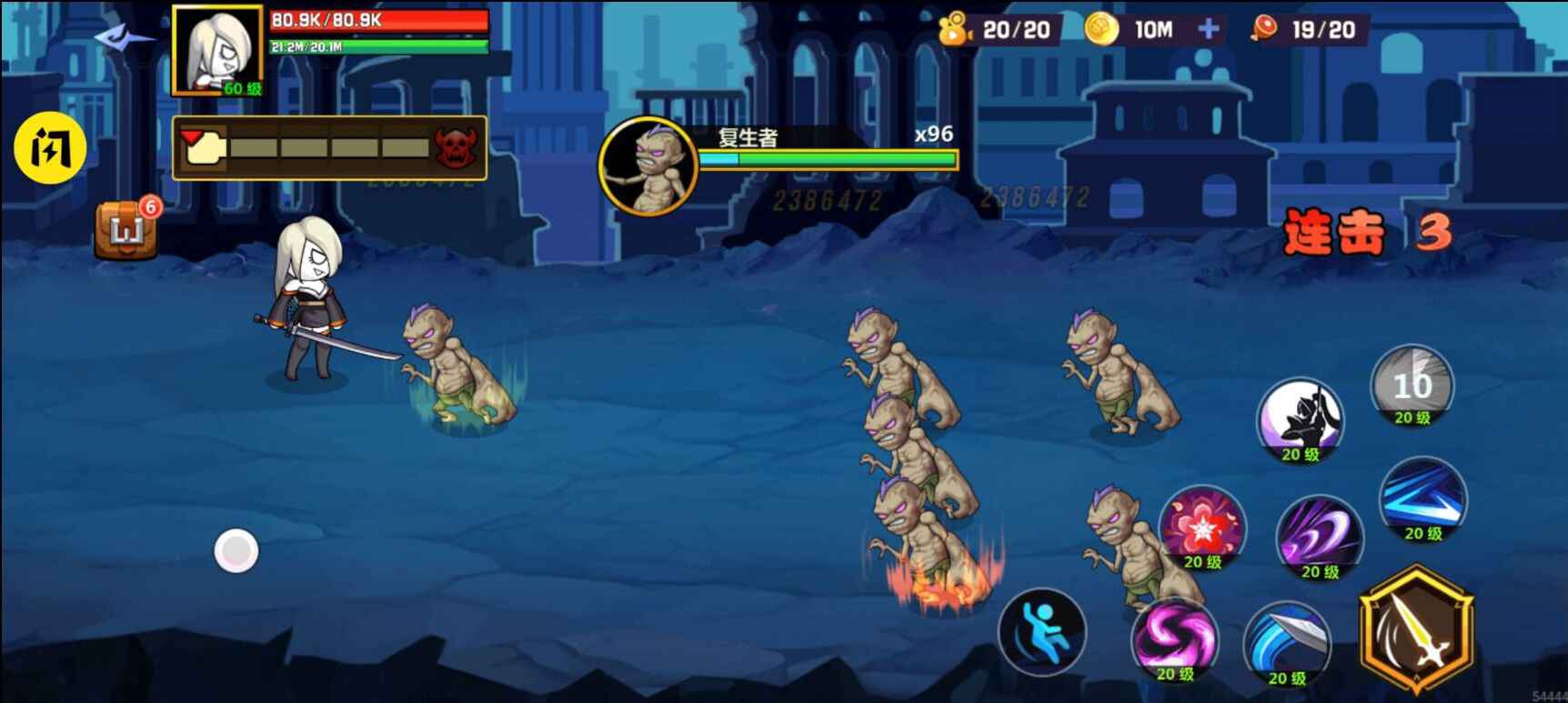Add gold with the plus button
Screen dimensions: 1568x703
coord(1208,29)
